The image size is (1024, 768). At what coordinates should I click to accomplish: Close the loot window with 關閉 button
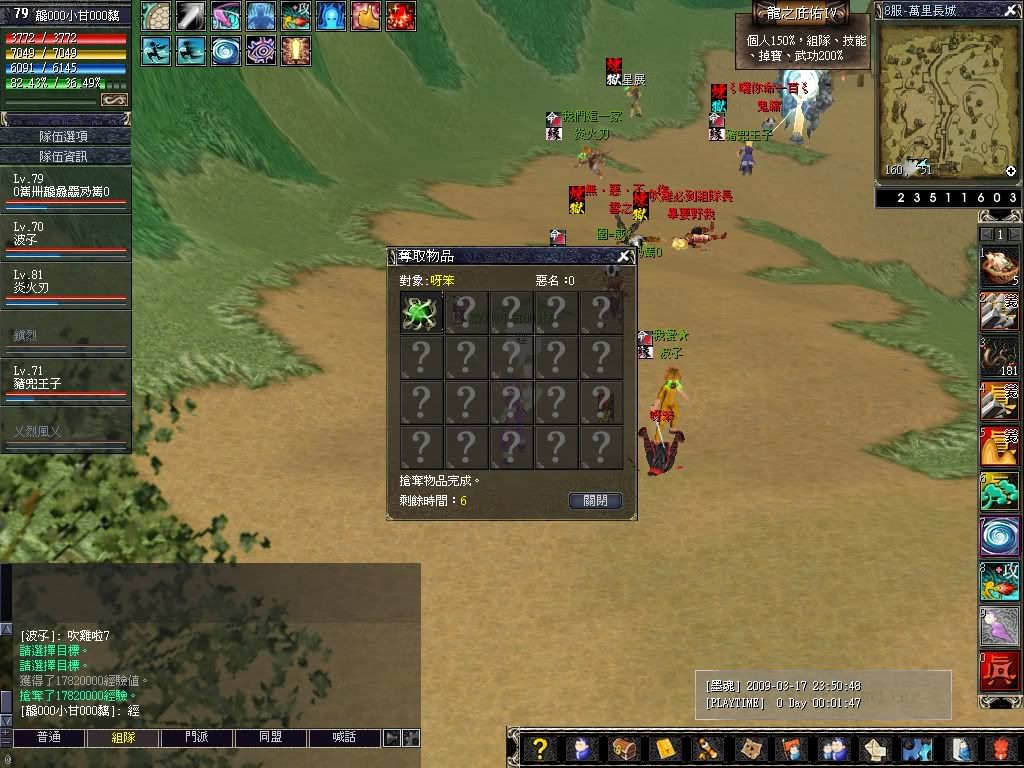(x=595, y=500)
